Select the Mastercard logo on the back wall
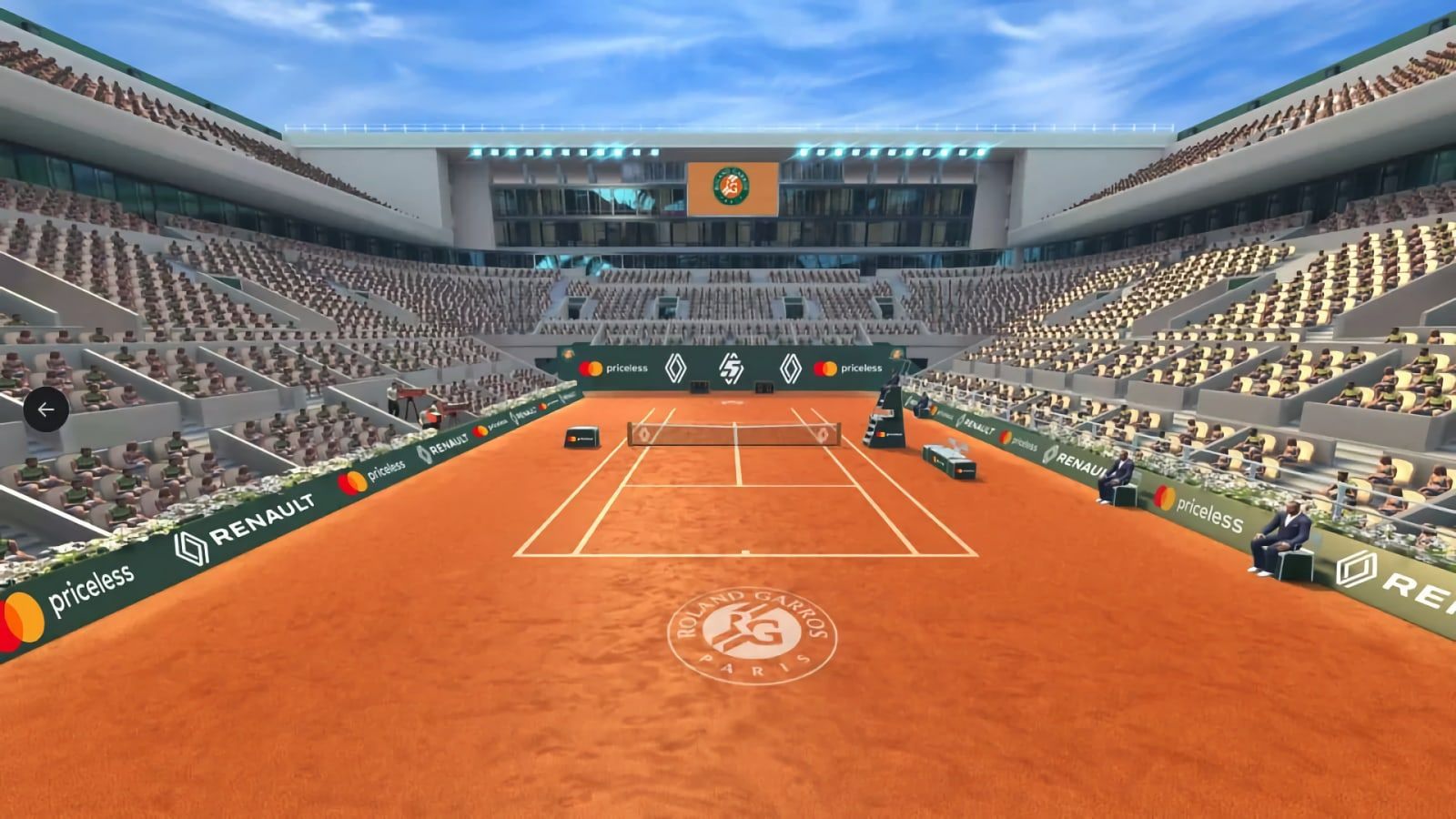Viewport: 1456px width, 819px height. point(591,368)
